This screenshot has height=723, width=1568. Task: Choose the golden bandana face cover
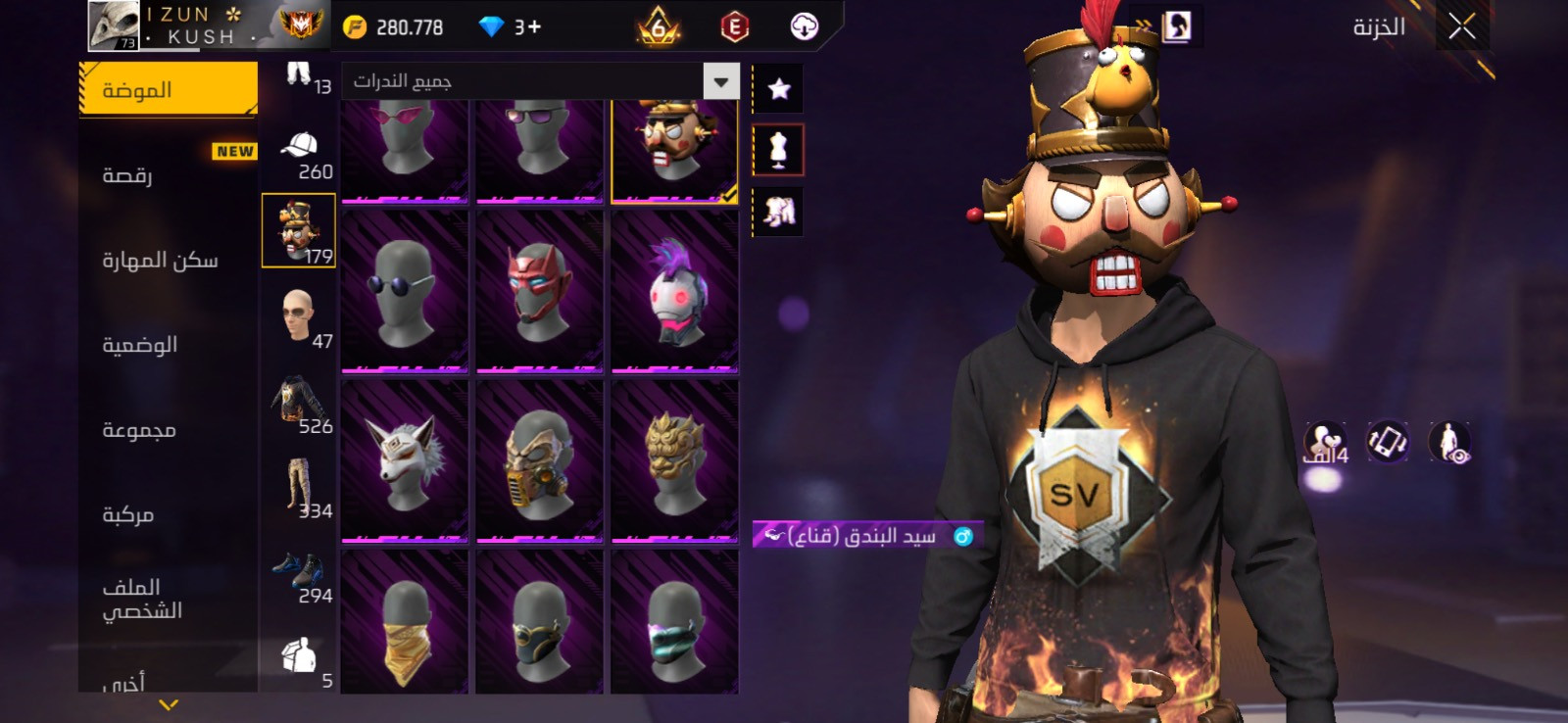404,623
